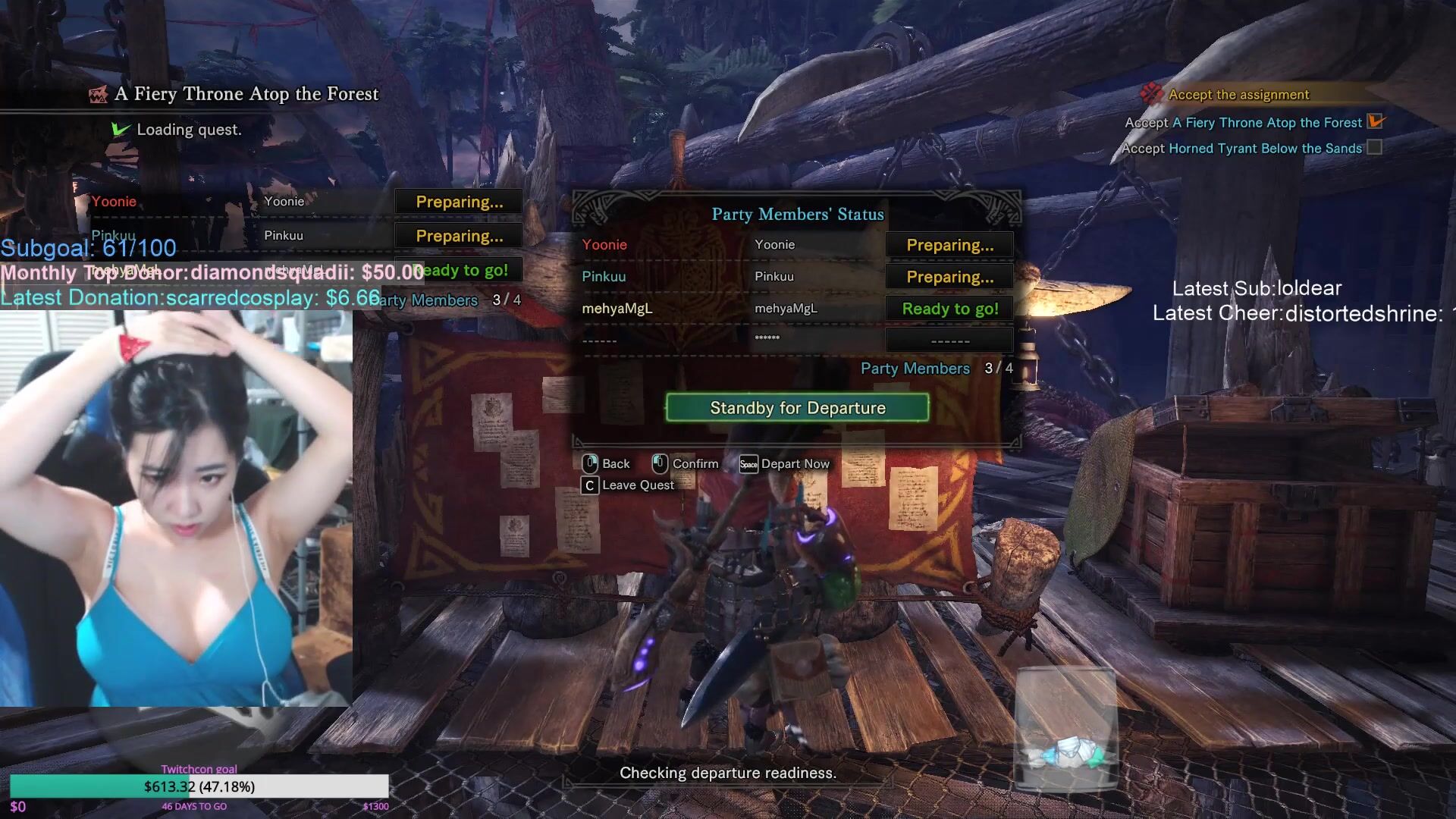Click the Confirm option below the dialog
This screenshot has height=819, width=1456.
point(686,464)
